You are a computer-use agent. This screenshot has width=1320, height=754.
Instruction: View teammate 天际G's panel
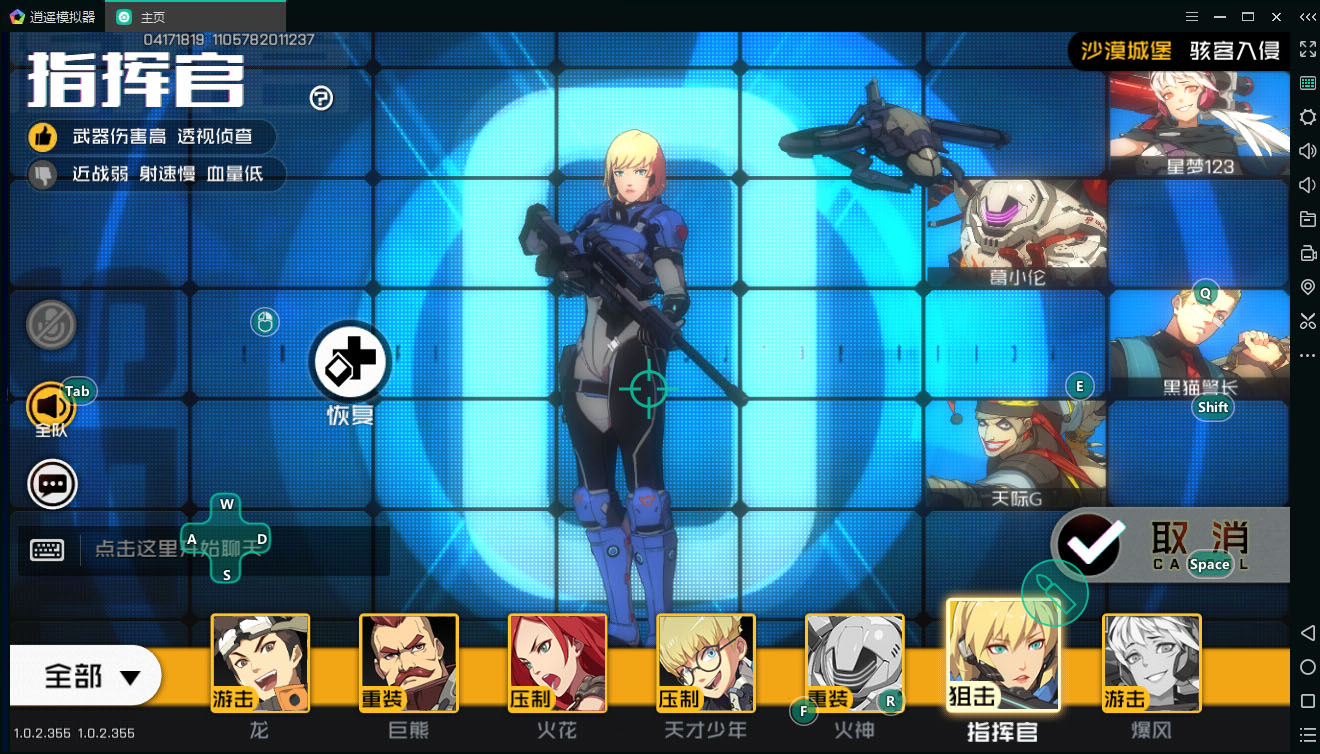[1016, 455]
